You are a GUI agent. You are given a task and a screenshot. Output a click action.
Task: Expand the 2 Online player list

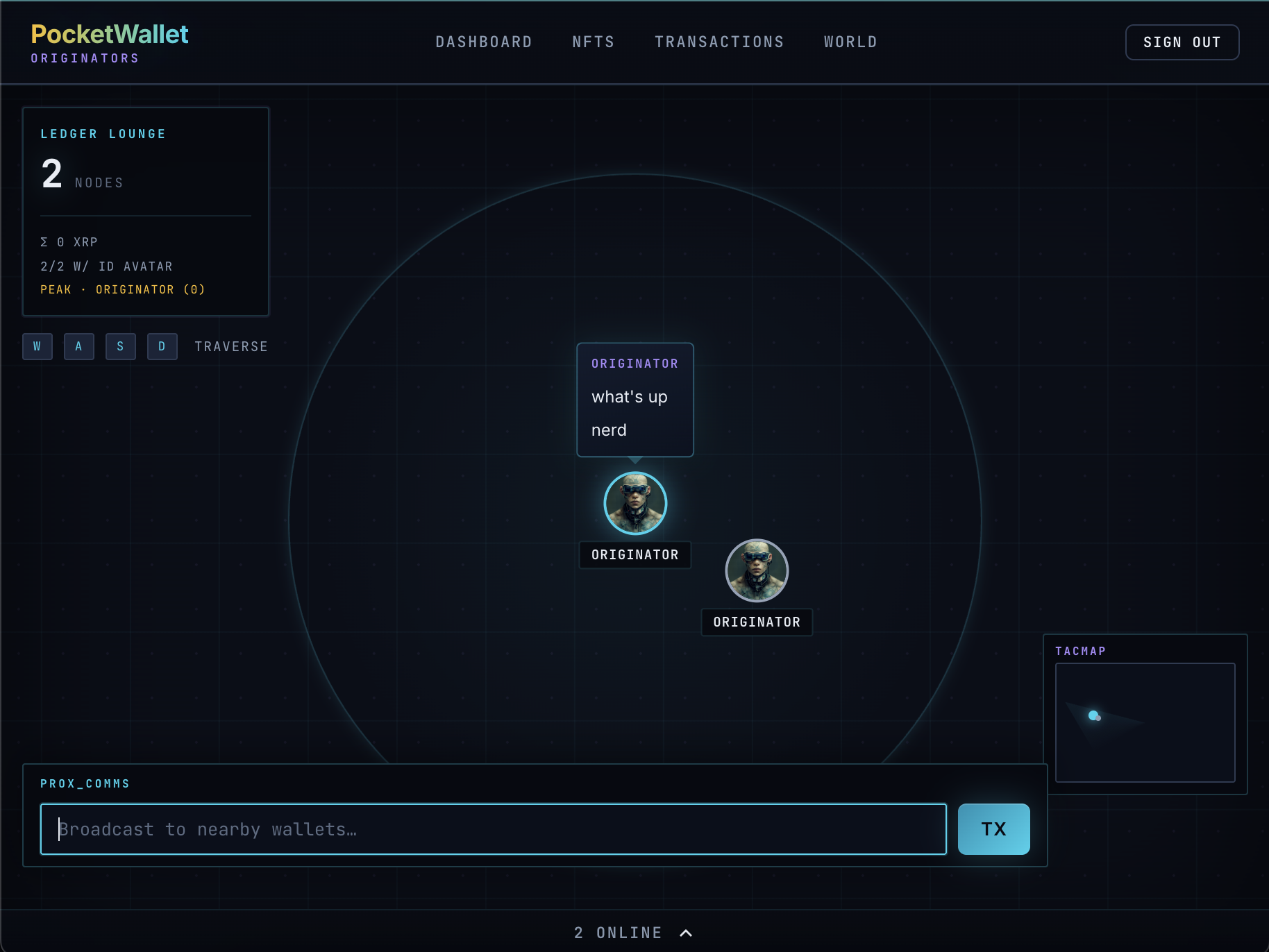(633, 933)
